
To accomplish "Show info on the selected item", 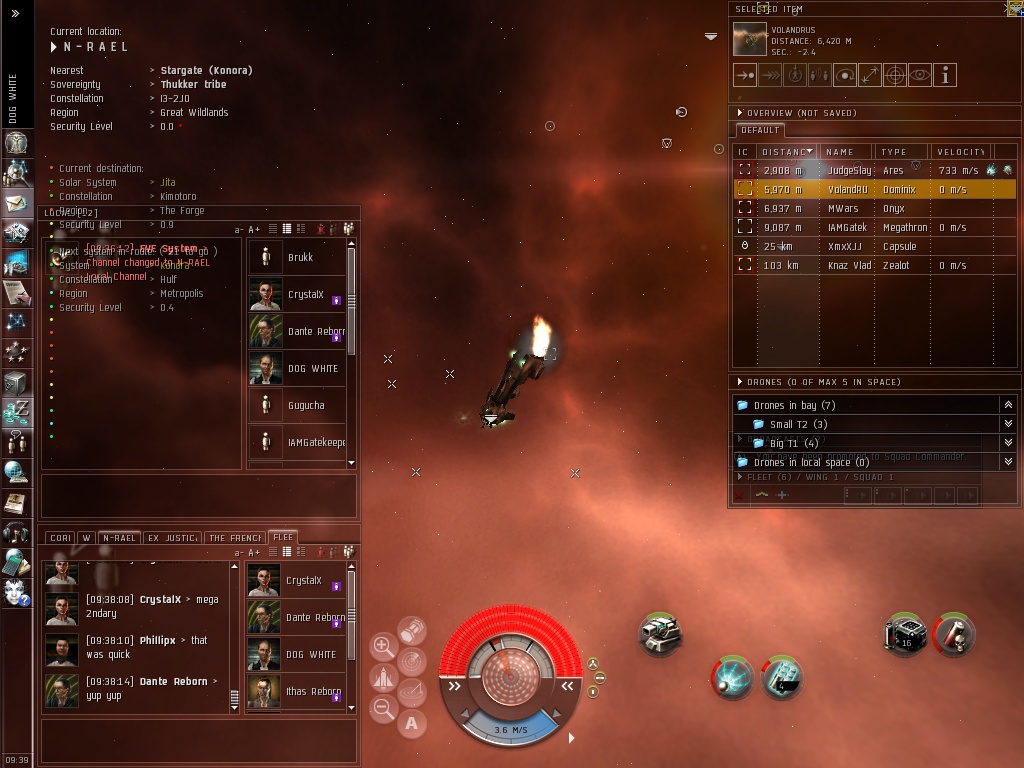I will pos(944,75).
